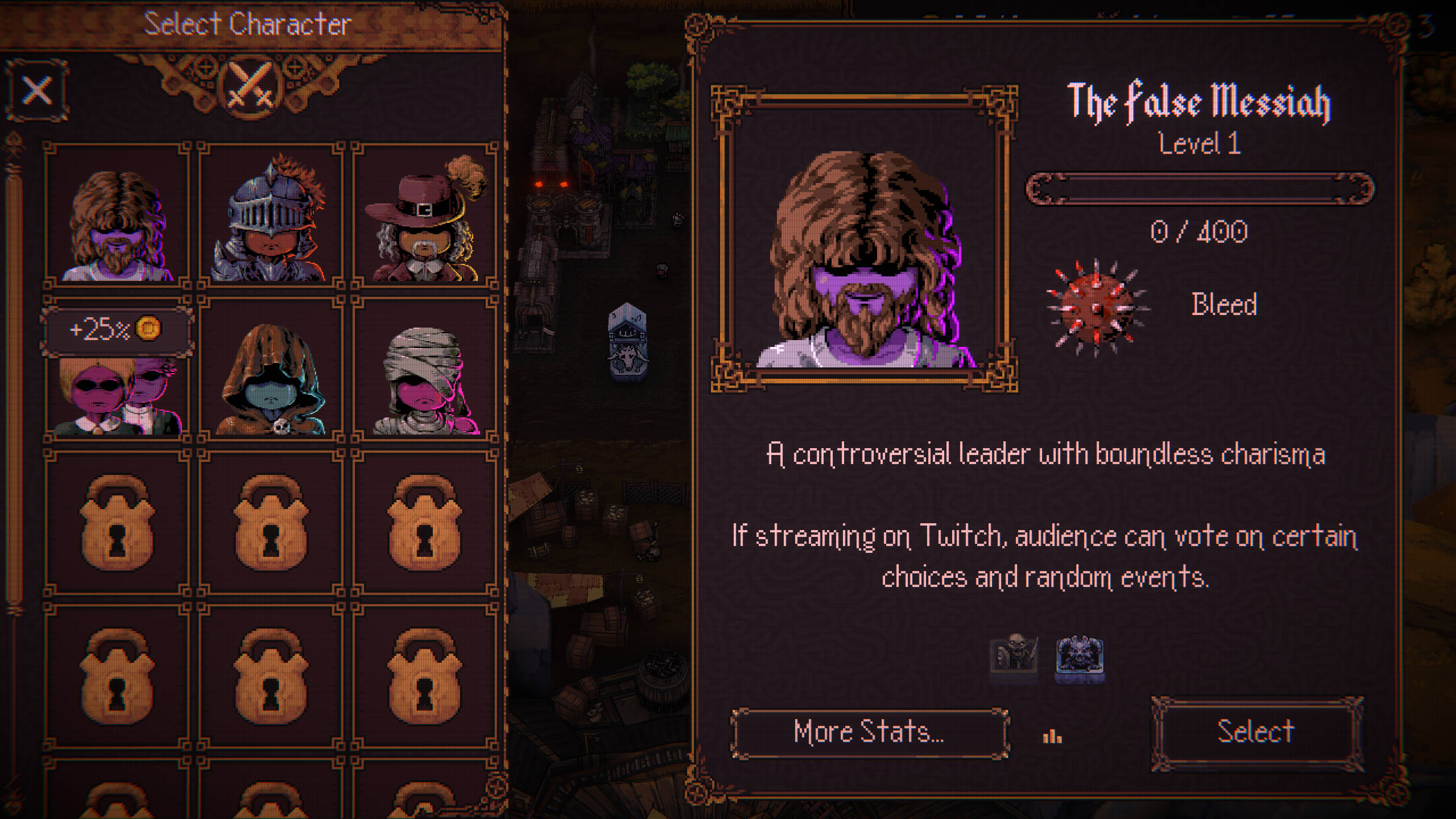1456x819 pixels.
Task: Select the hooded blue-faced character
Action: coord(271,375)
